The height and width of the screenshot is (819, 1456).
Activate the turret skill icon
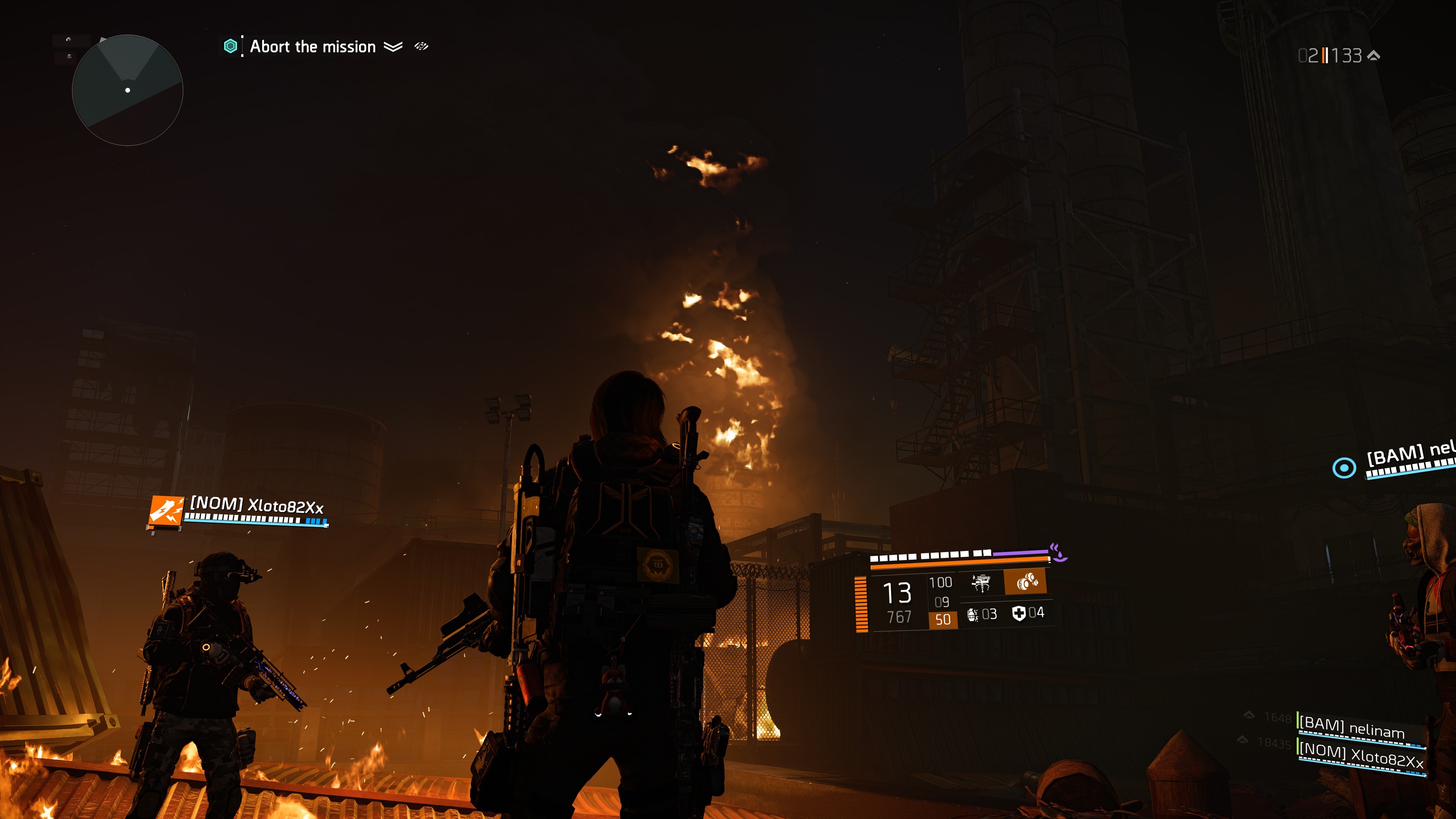981,582
